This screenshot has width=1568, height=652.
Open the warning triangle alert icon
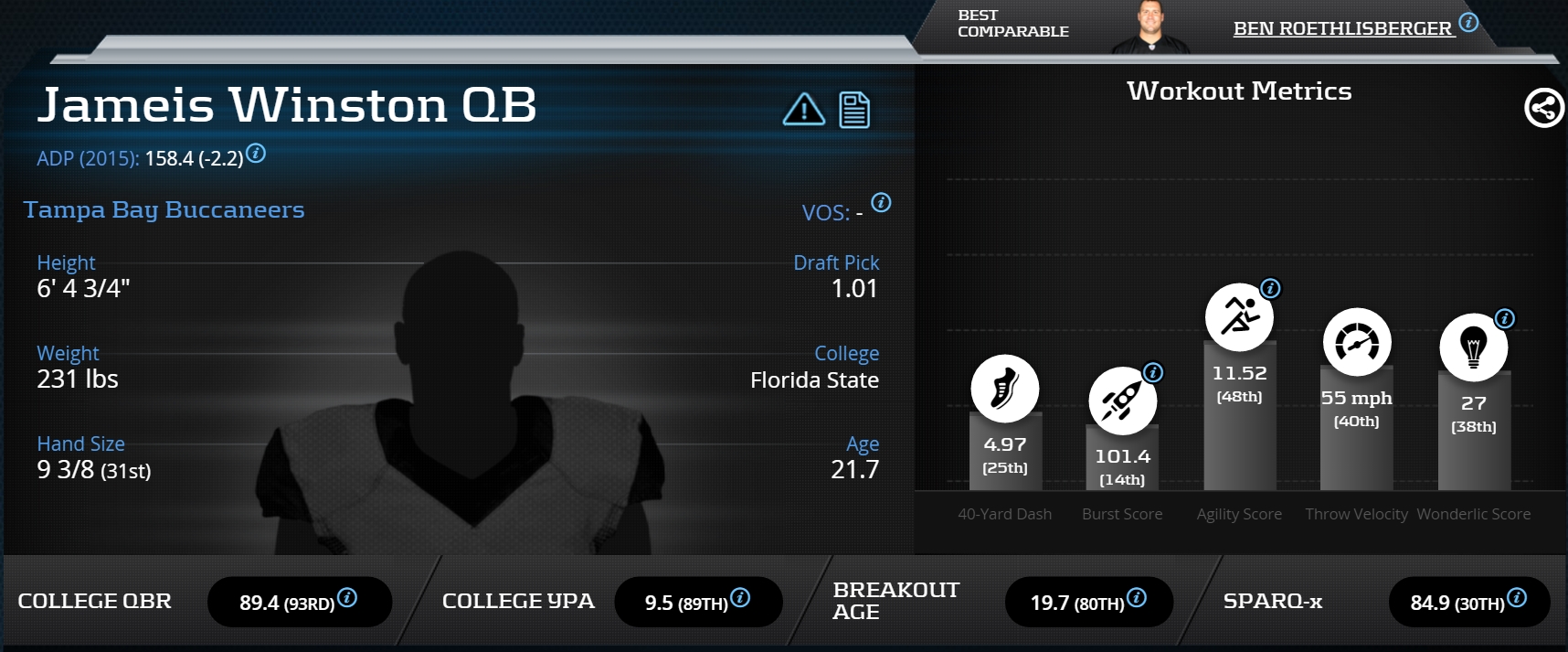(x=803, y=110)
